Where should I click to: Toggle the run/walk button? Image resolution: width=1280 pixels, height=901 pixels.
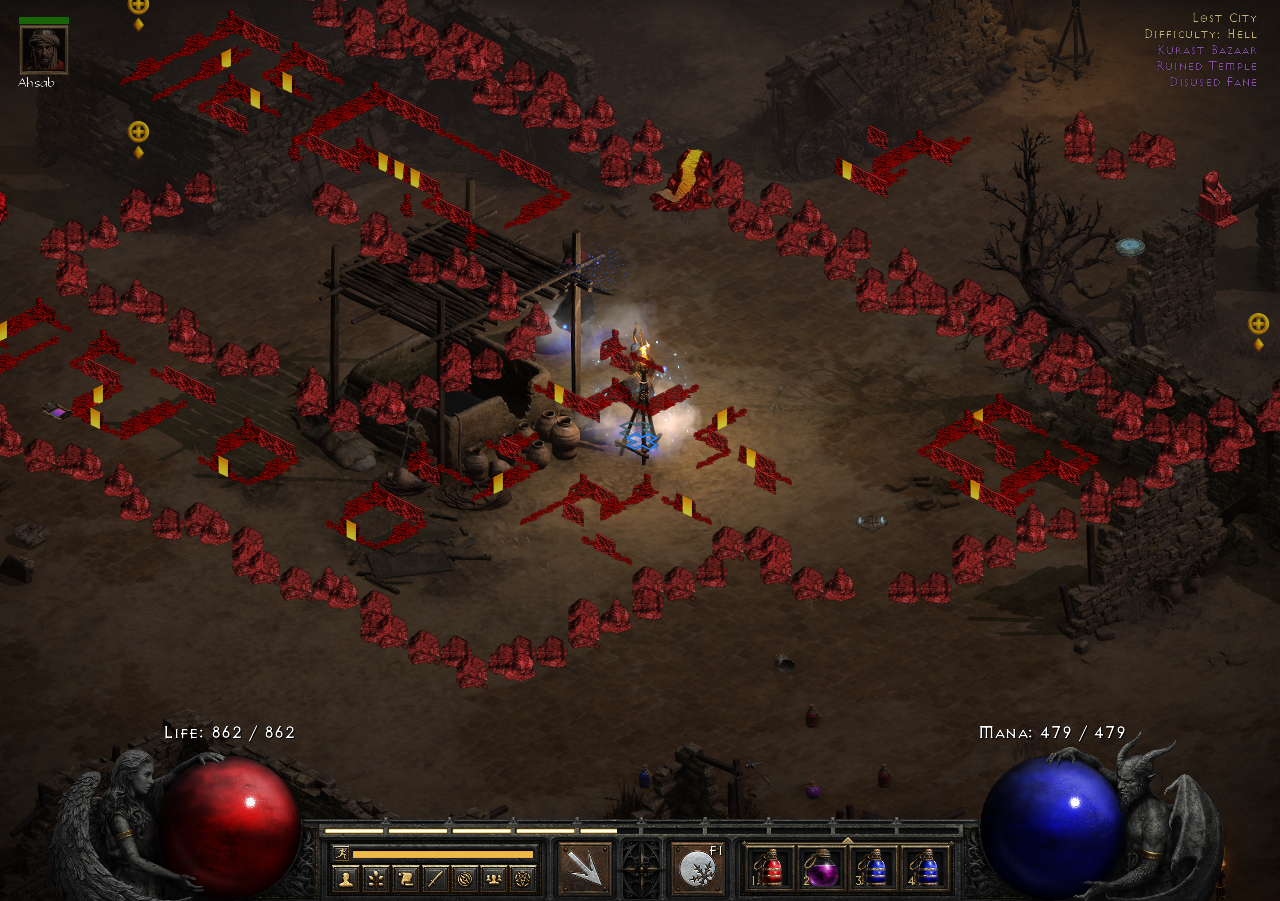coord(341,853)
